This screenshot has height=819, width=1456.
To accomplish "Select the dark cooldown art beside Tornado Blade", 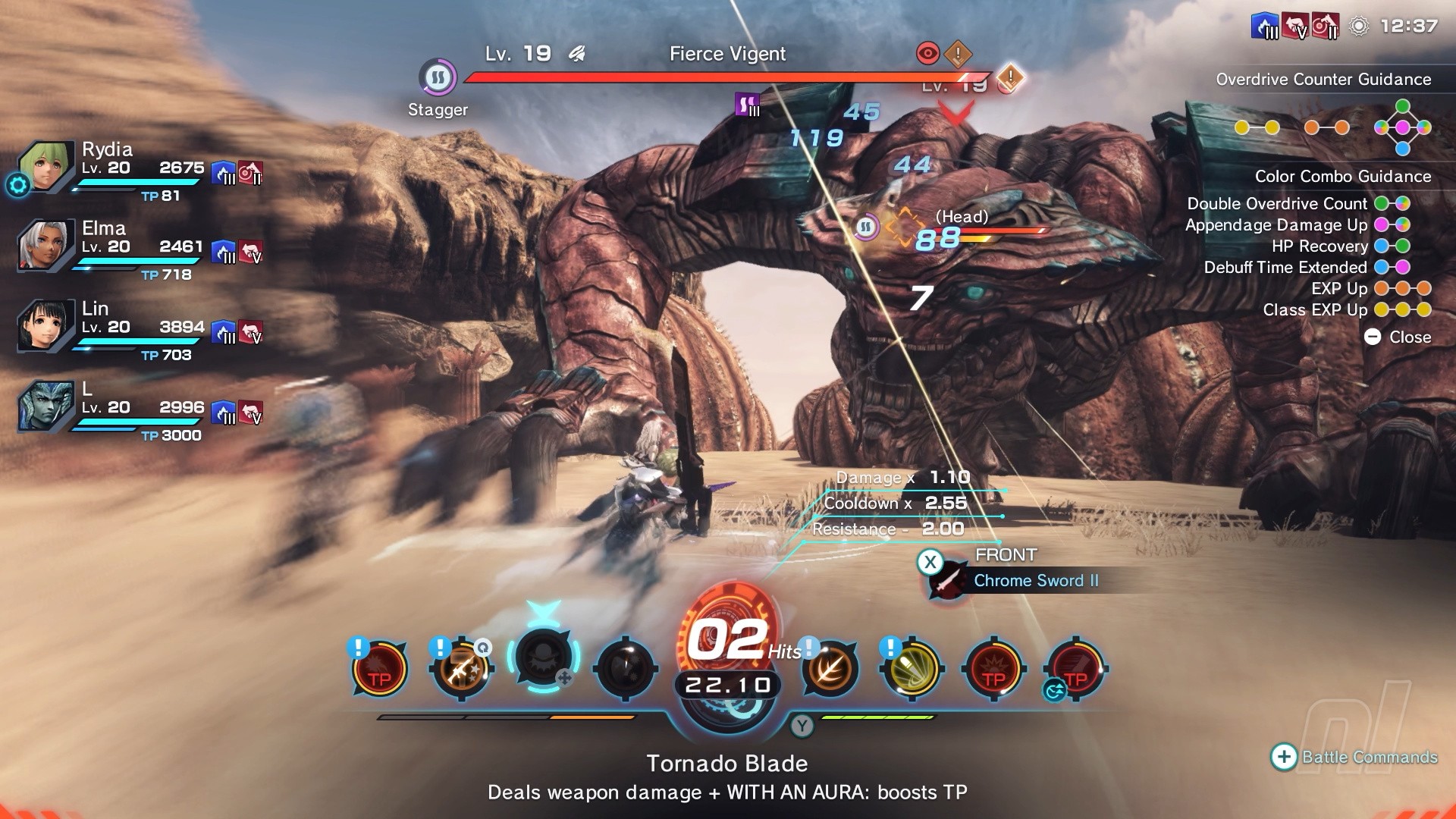I will click(x=625, y=669).
